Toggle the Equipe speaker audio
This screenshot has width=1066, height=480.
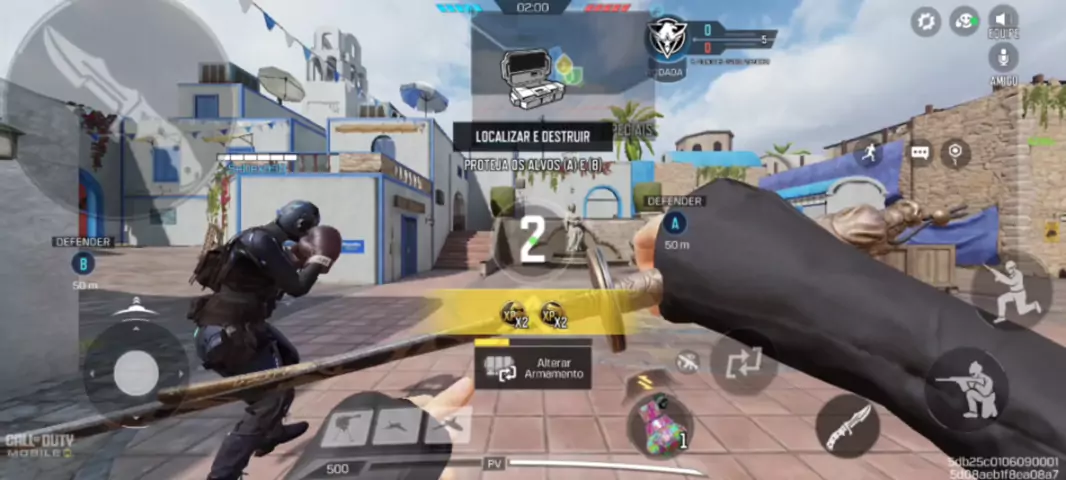(1003, 20)
